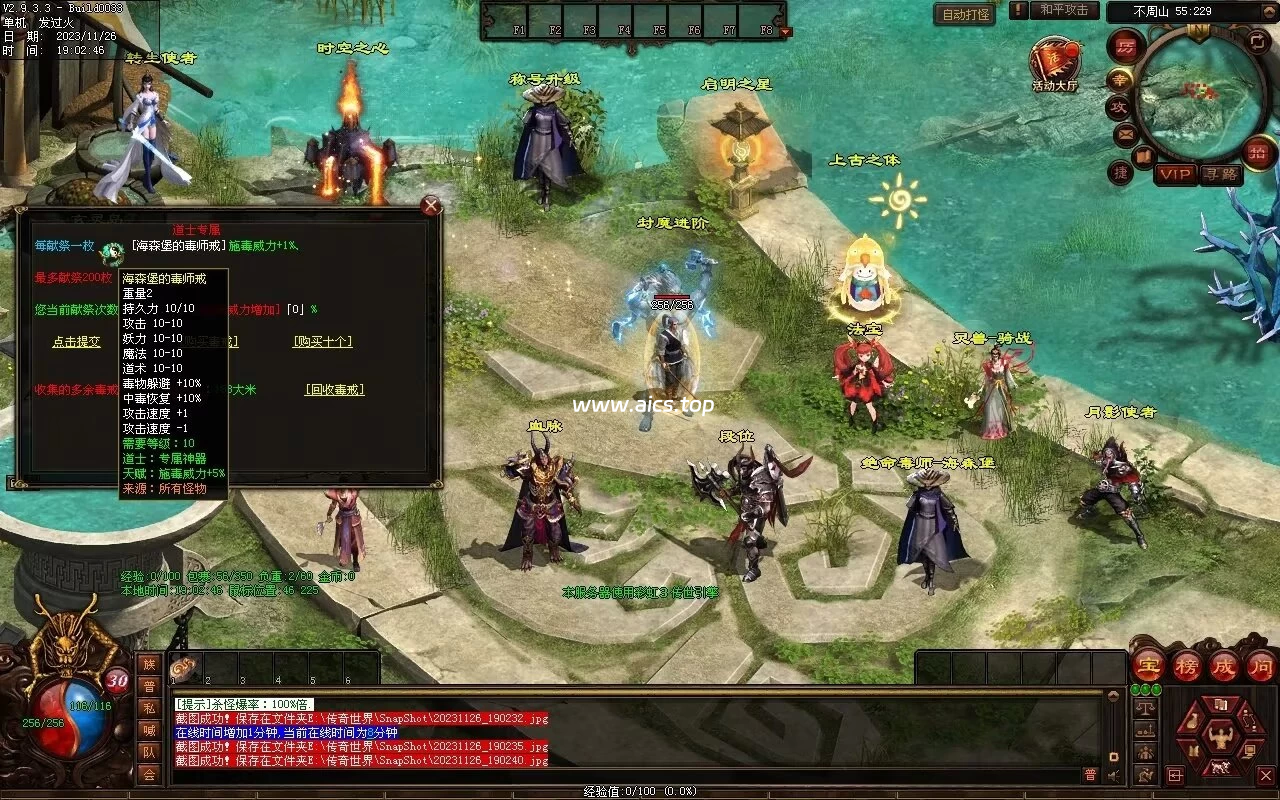Open the VIP panel
Screen dimensions: 1280x800
coord(1176,174)
